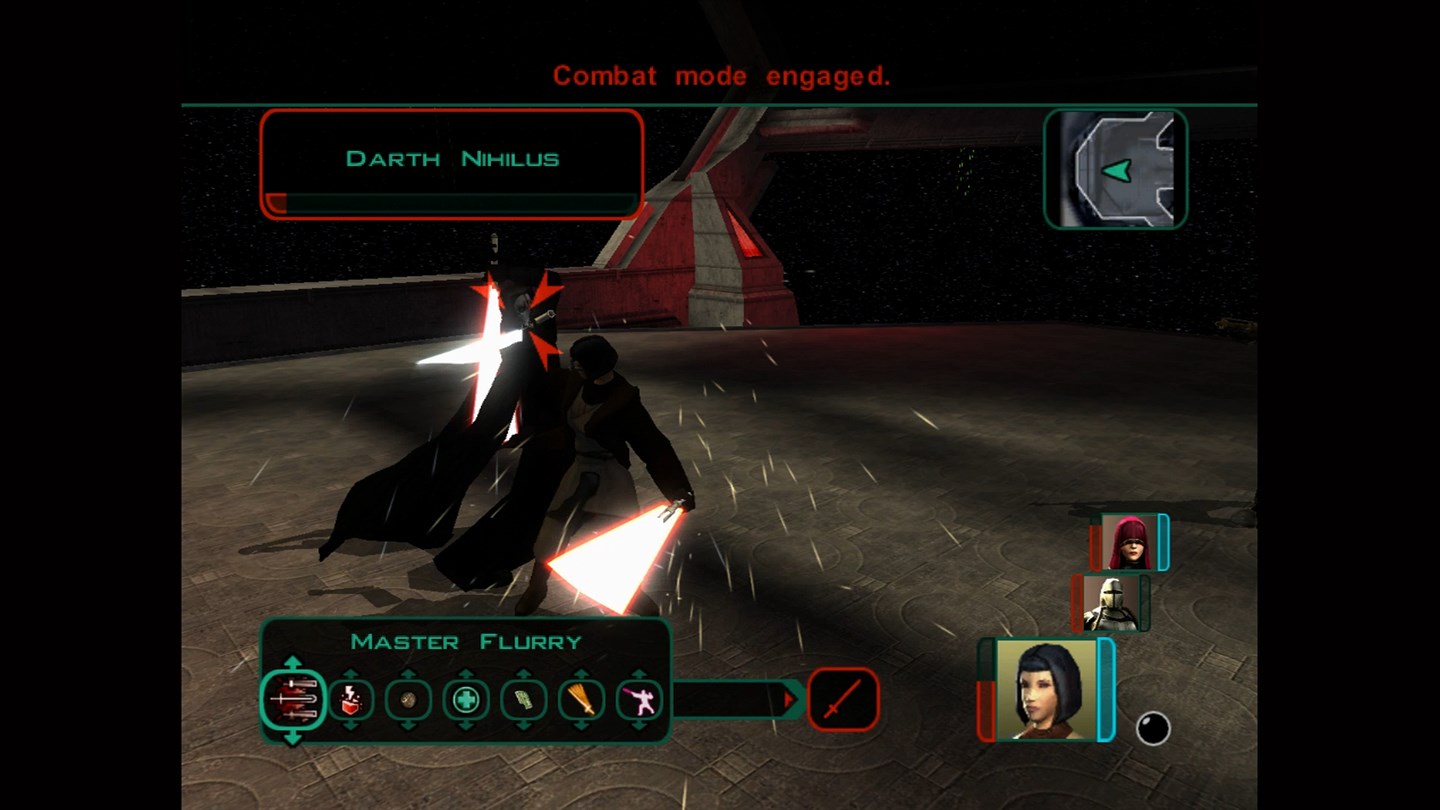Switch to the red-hooded party member portrait
Image resolution: width=1440 pixels, height=810 pixels.
[x=1128, y=543]
